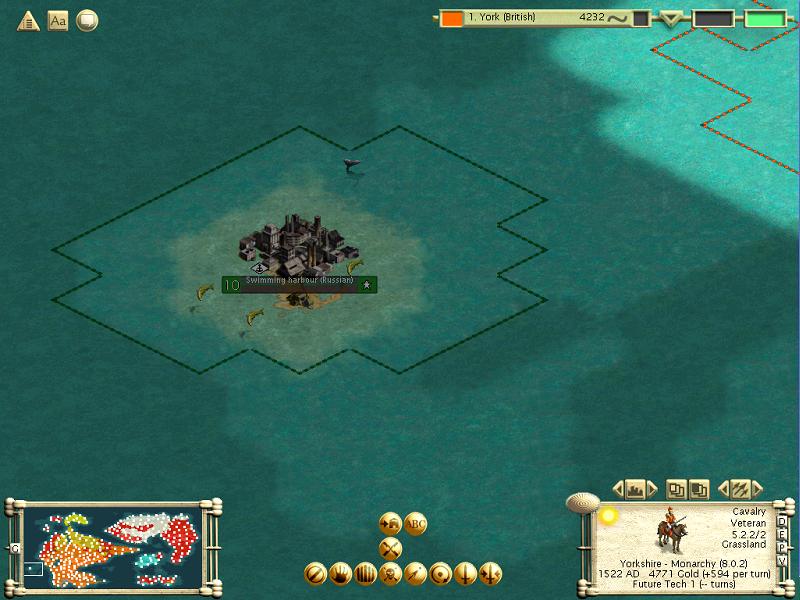This screenshot has width=800, height=600.
Task: Open the D advisor shortcut button
Action: (x=782, y=520)
